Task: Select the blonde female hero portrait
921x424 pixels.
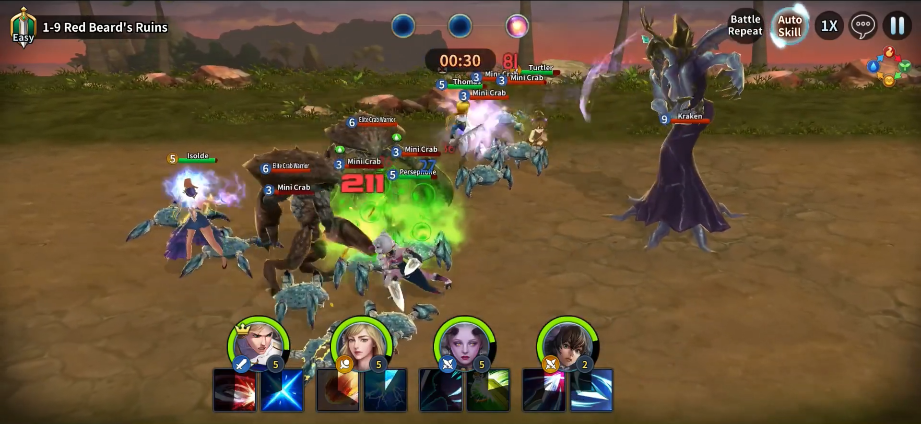Action: click(x=361, y=343)
